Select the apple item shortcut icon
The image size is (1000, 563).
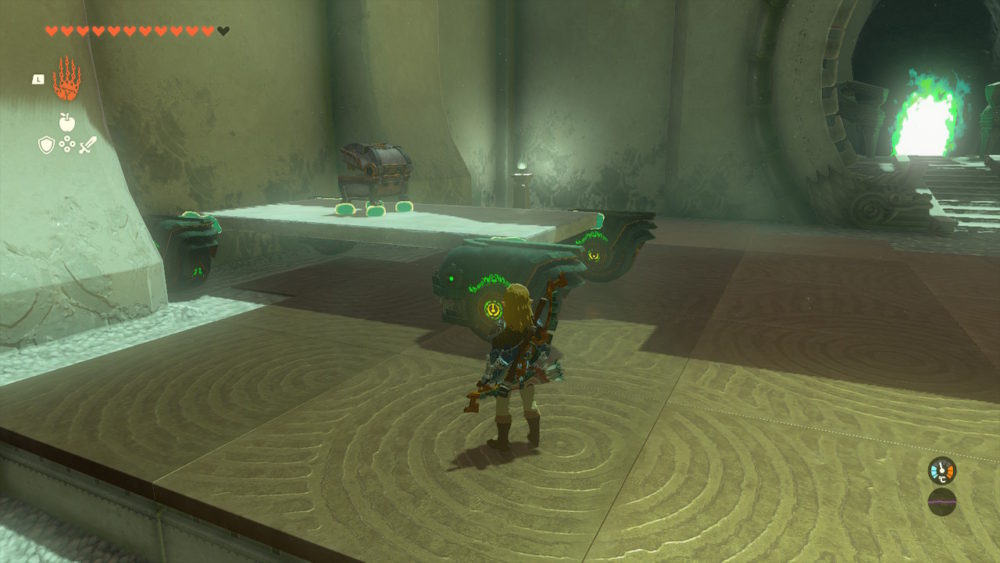point(67,122)
